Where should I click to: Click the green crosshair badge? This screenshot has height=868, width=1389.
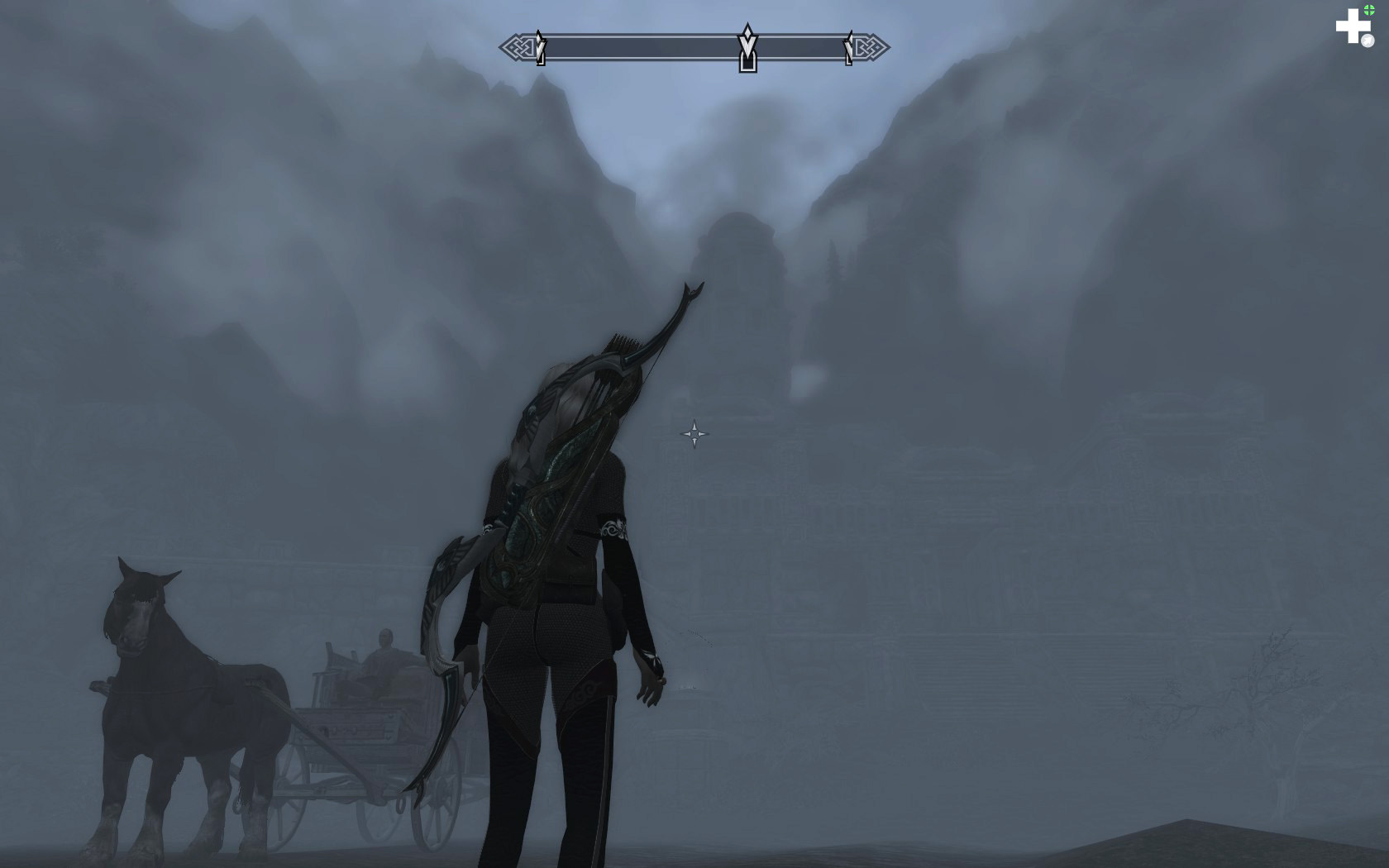coord(1369,9)
